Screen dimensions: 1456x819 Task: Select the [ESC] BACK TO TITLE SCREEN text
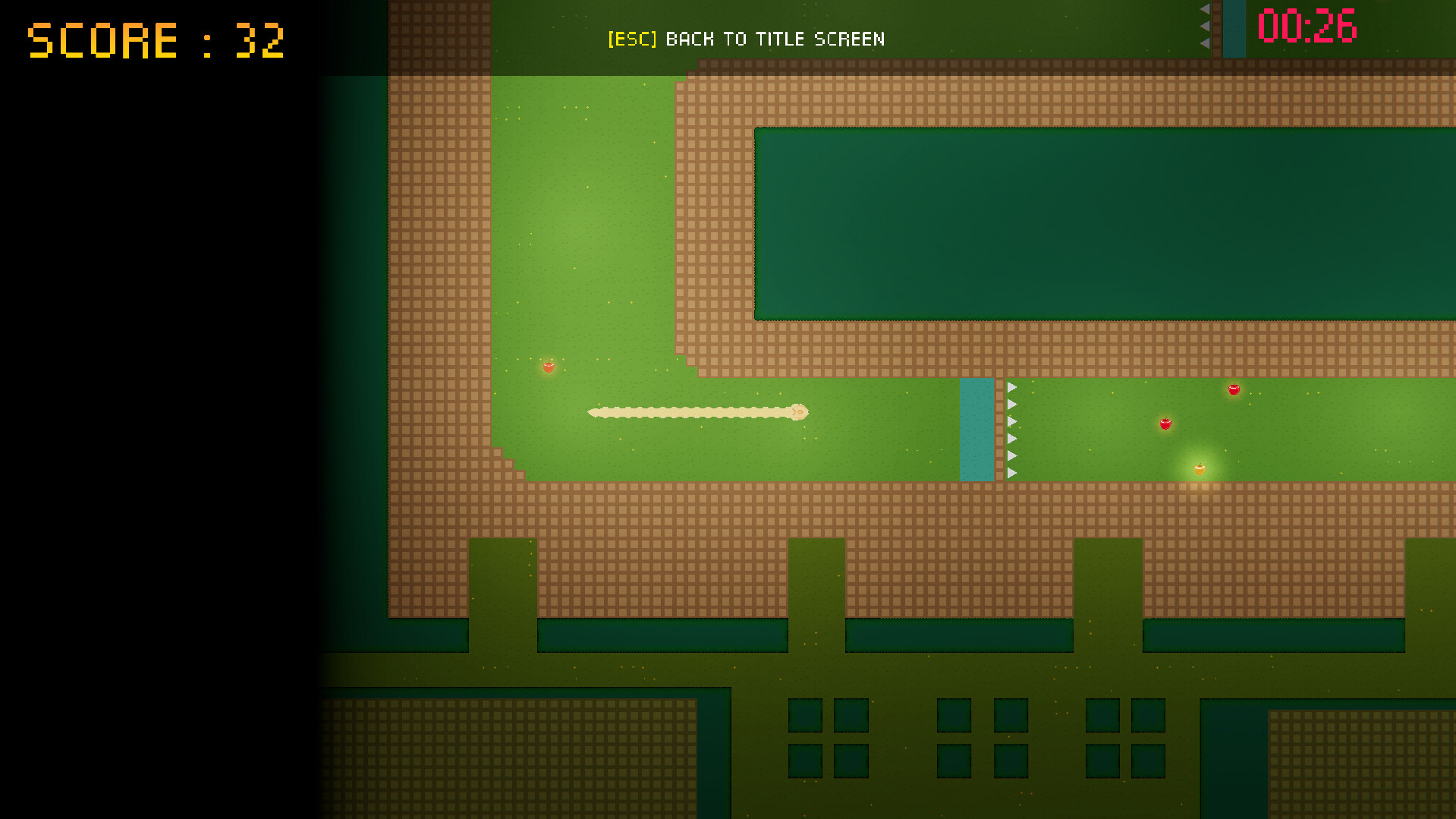pos(746,39)
